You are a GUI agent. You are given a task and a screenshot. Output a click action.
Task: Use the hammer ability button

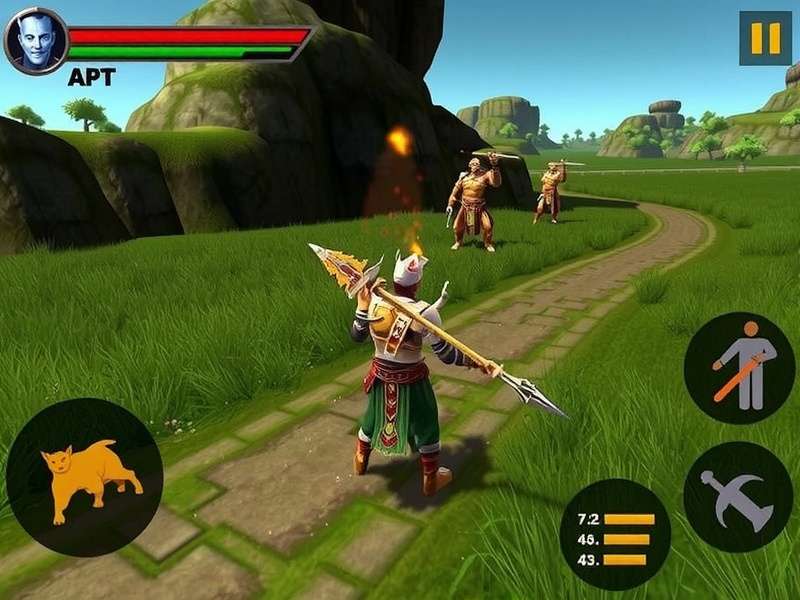click(x=738, y=497)
